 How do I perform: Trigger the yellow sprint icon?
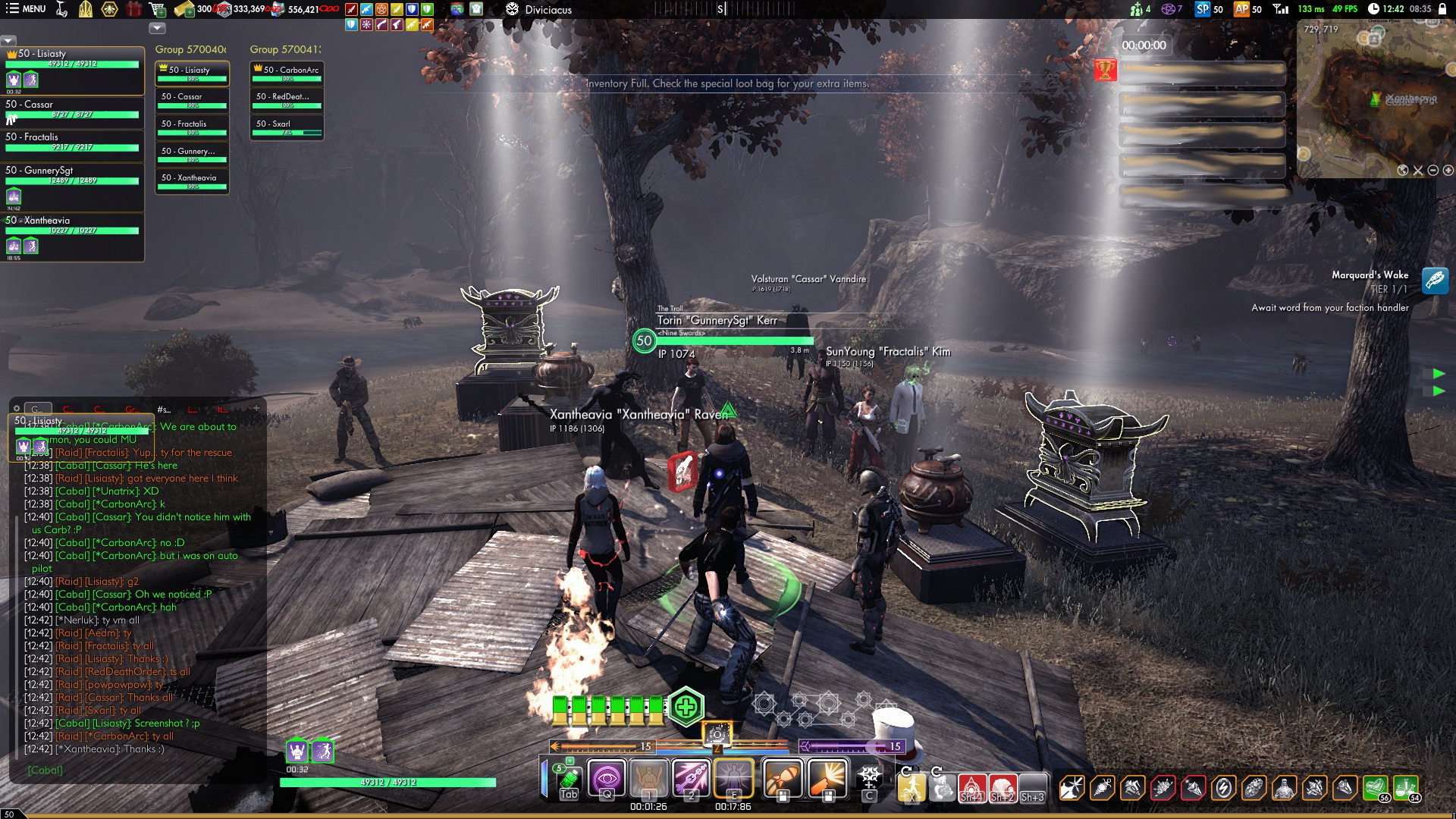[911, 787]
